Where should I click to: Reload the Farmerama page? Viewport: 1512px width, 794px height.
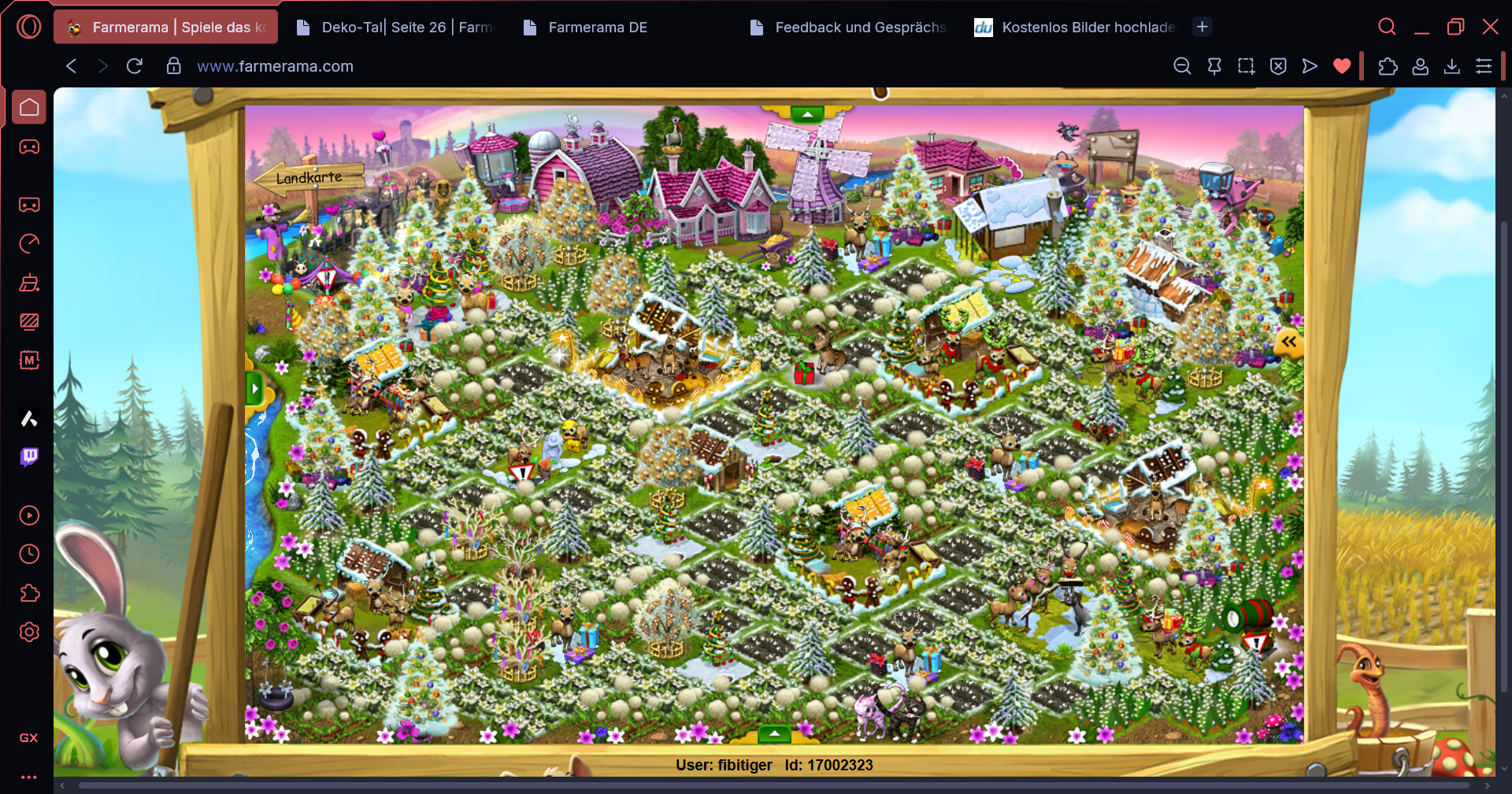point(135,66)
